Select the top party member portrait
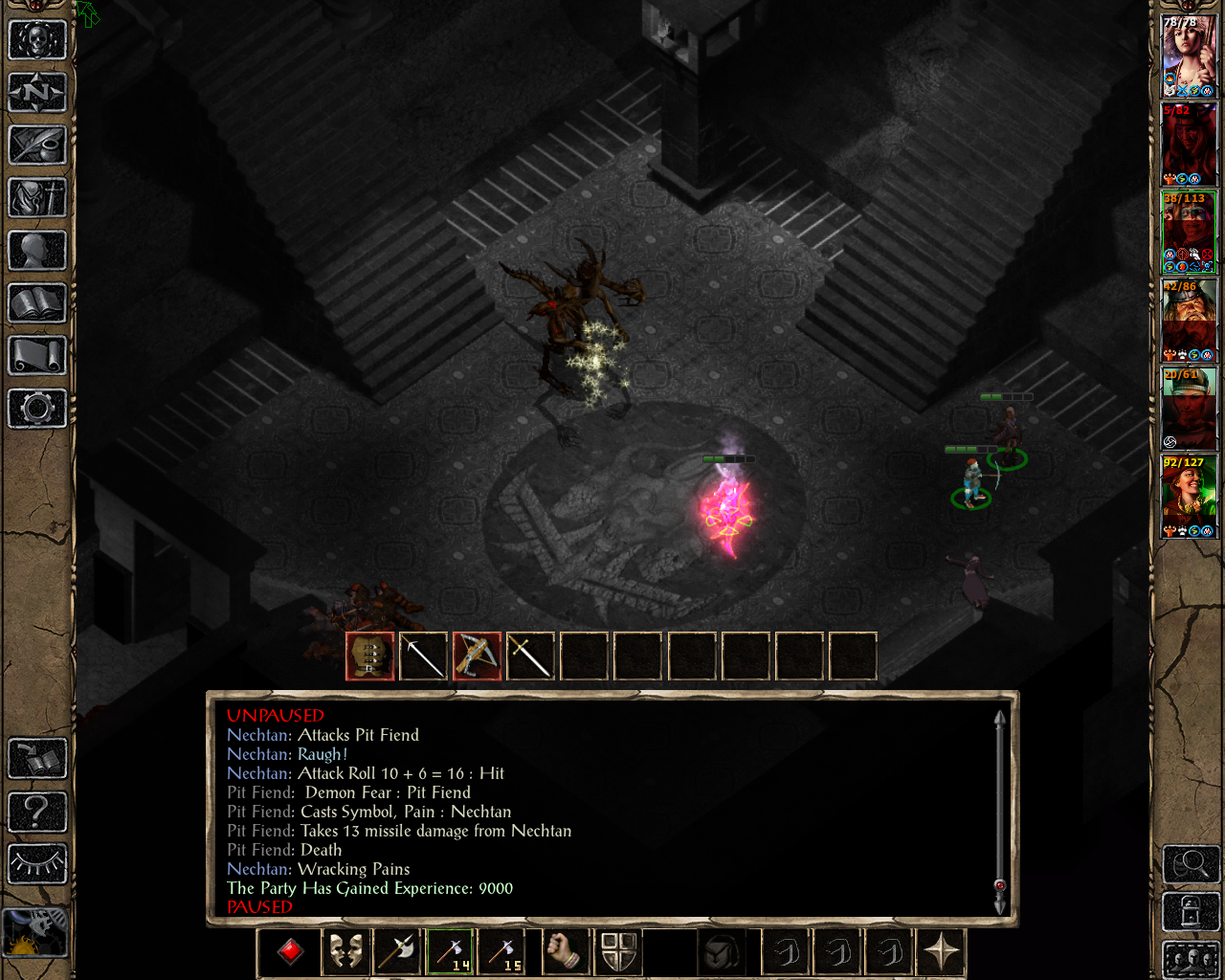 point(1189,56)
